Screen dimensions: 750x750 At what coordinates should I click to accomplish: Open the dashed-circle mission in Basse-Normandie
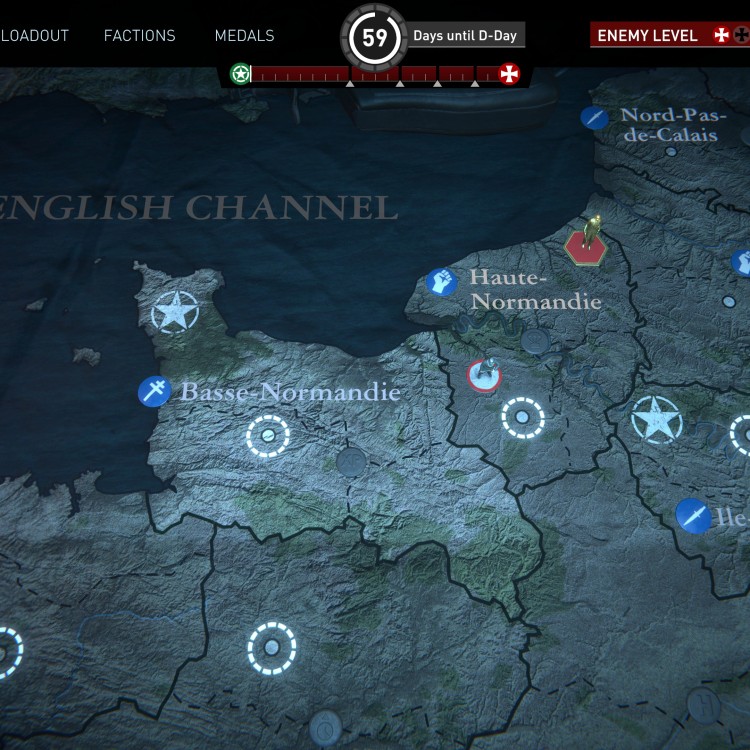(x=268, y=436)
